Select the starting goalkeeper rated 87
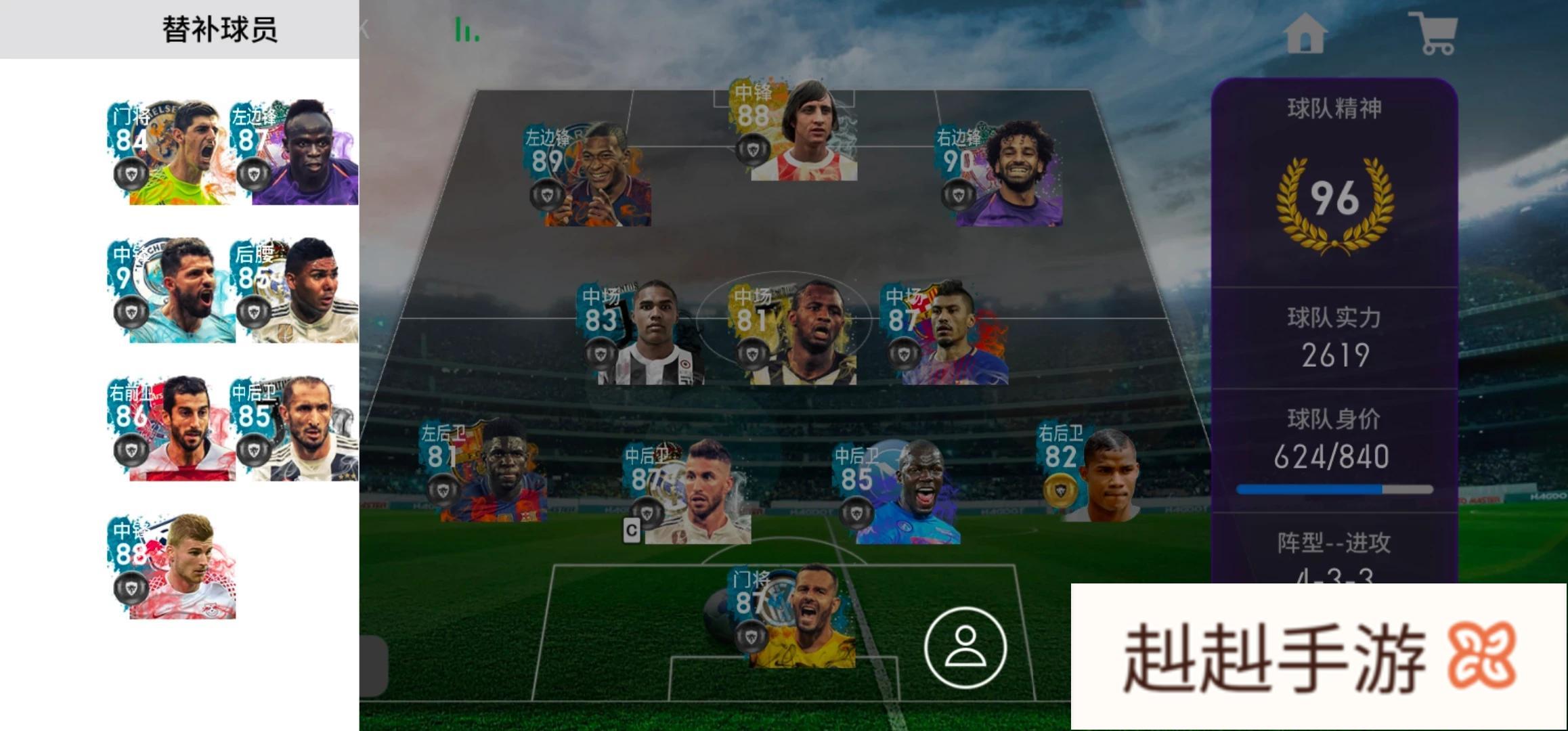The width and height of the screenshot is (1568, 731). coord(793,617)
